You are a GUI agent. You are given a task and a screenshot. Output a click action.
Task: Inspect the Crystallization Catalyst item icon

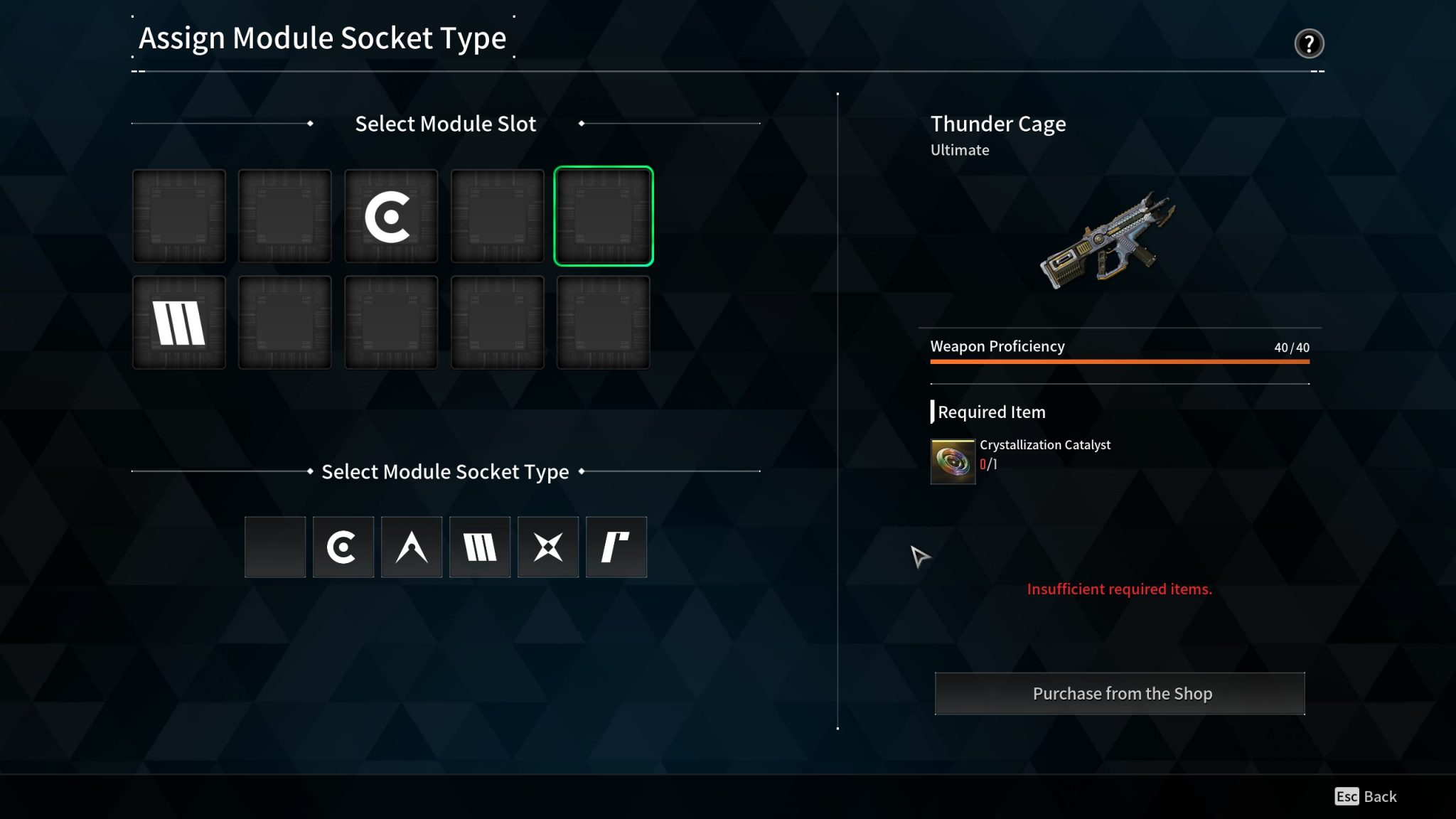click(953, 461)
